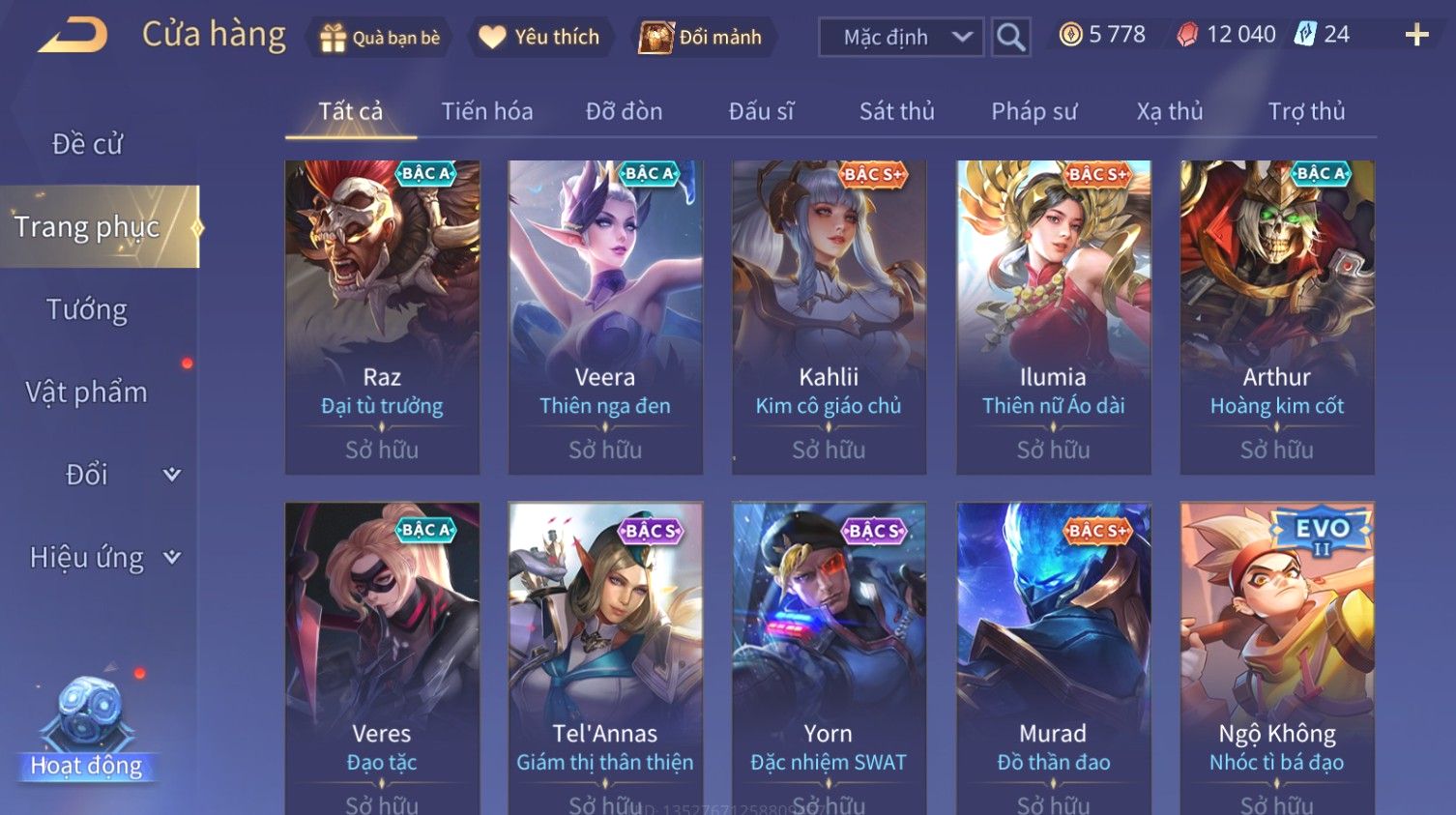The image size is (1456, 815).
Task: Open the Yêu thích favorites list
Action: (540, 38)
